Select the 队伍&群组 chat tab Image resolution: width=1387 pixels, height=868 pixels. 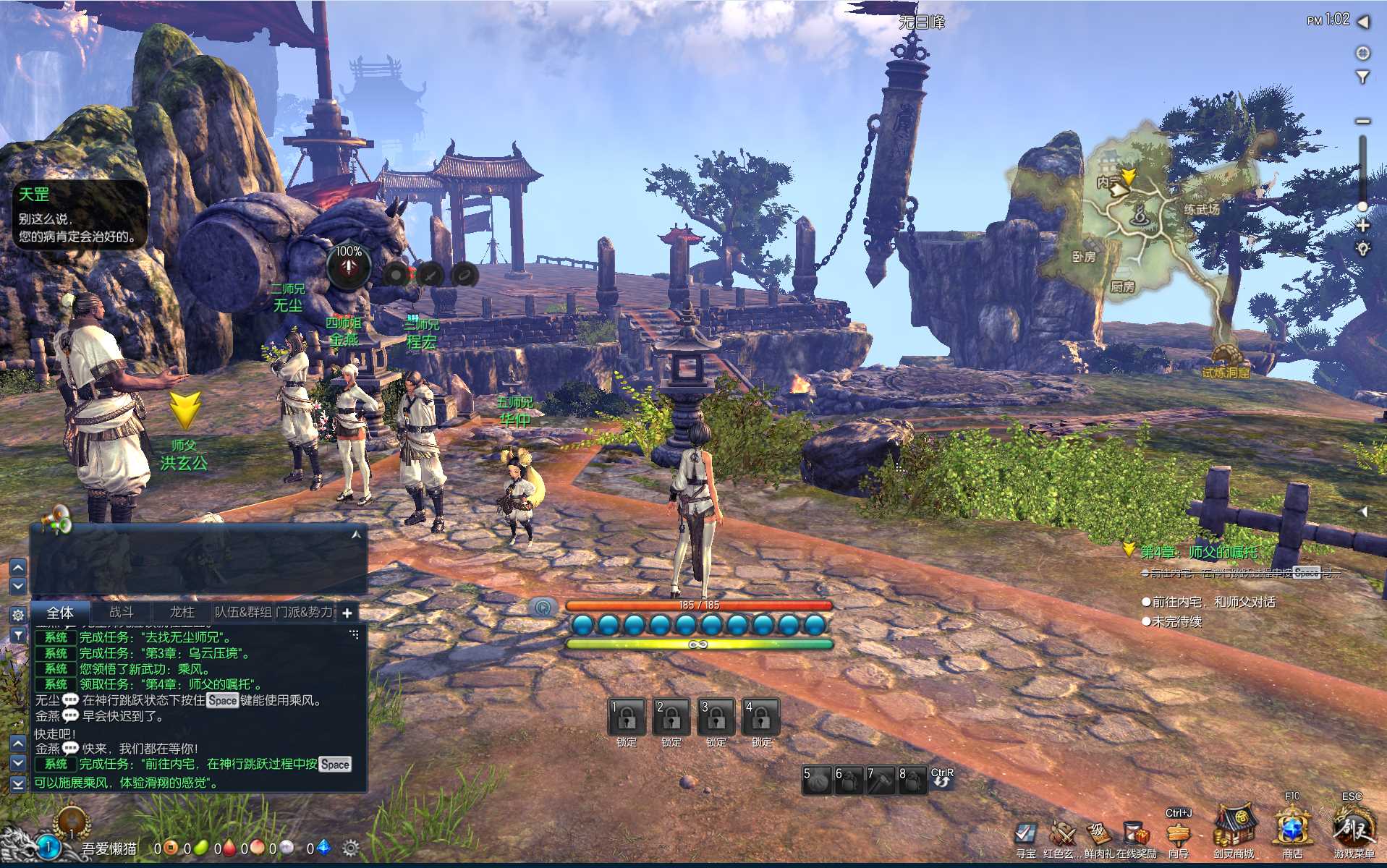(243, 612)
